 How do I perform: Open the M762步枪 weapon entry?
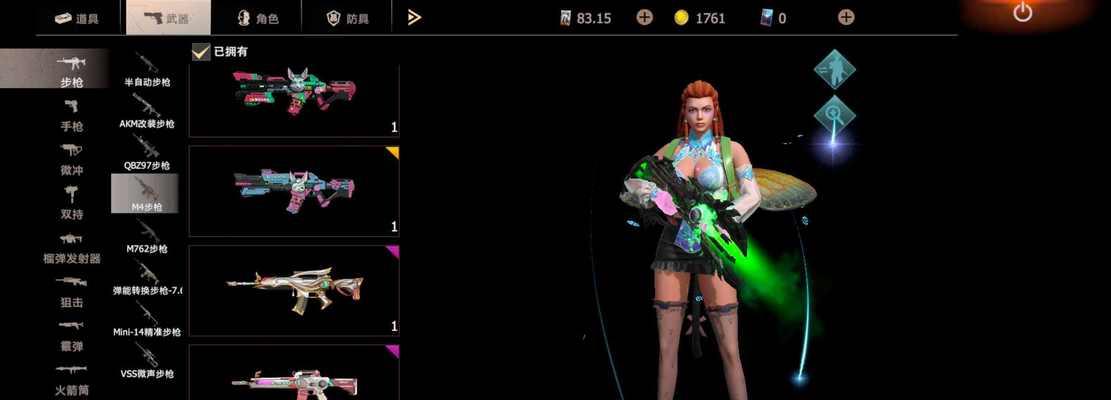(146, 237)
